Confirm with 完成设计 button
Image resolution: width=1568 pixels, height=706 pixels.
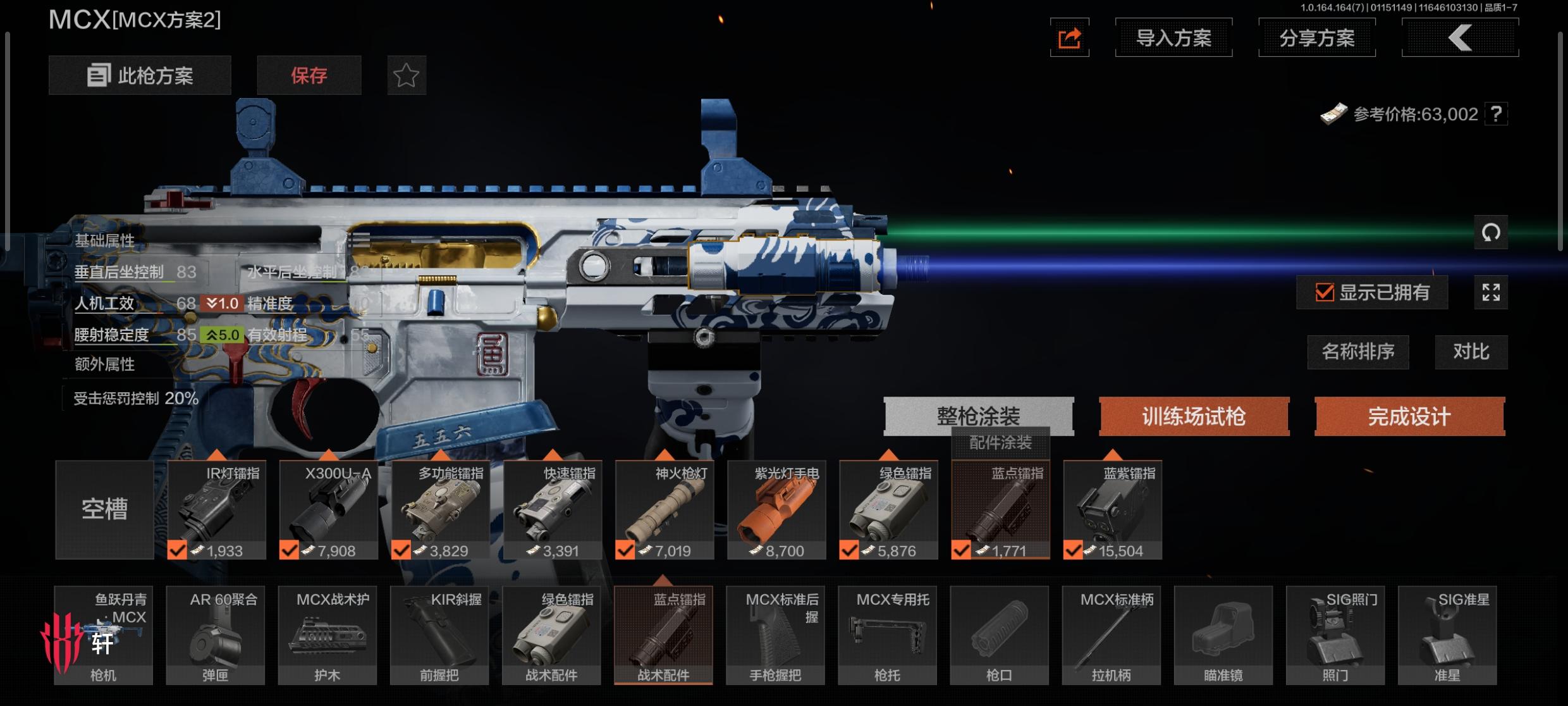click(x=1409, y=416)
